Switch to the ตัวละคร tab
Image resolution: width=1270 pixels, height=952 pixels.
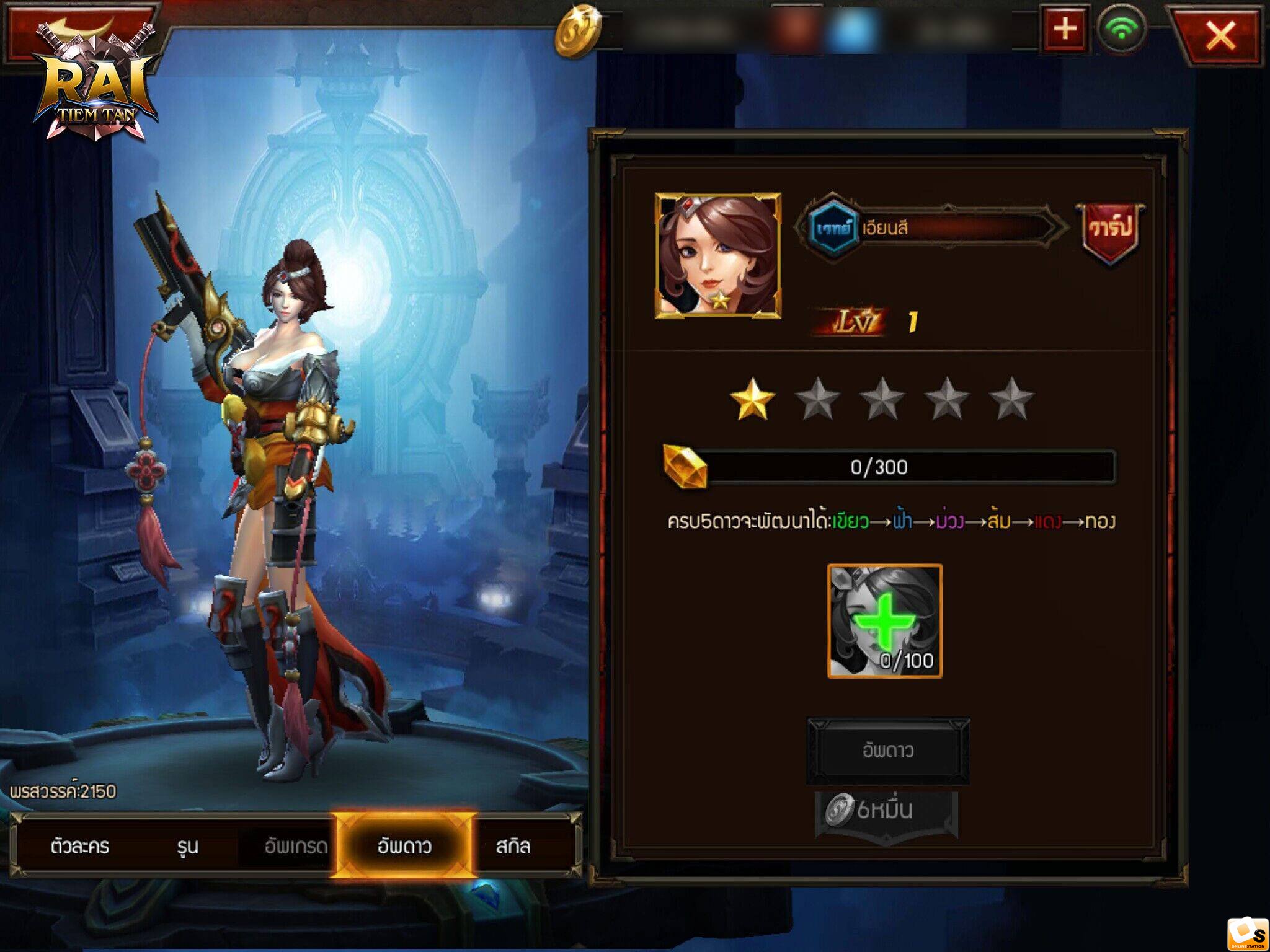(80, 846)
